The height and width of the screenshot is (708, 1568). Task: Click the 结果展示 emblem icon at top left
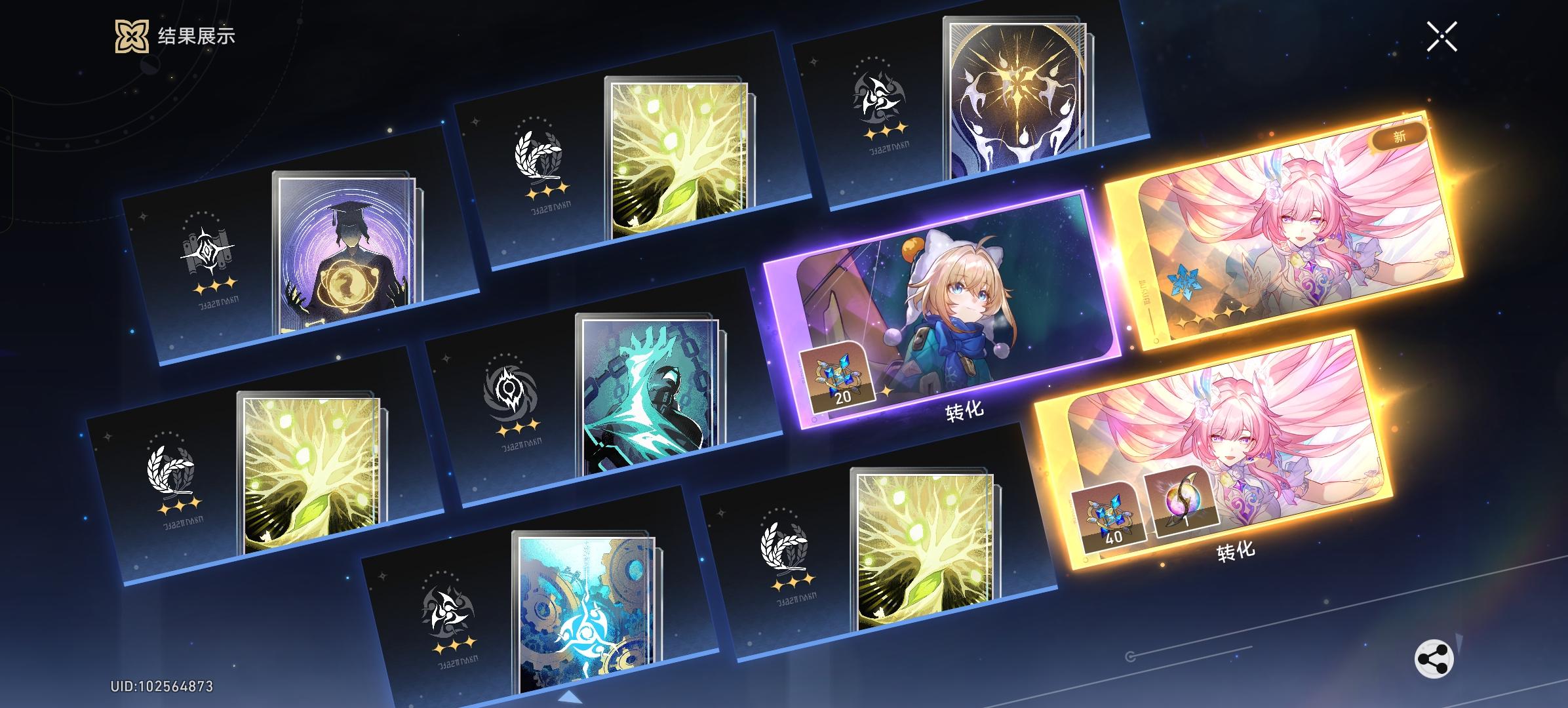point(130,37)
